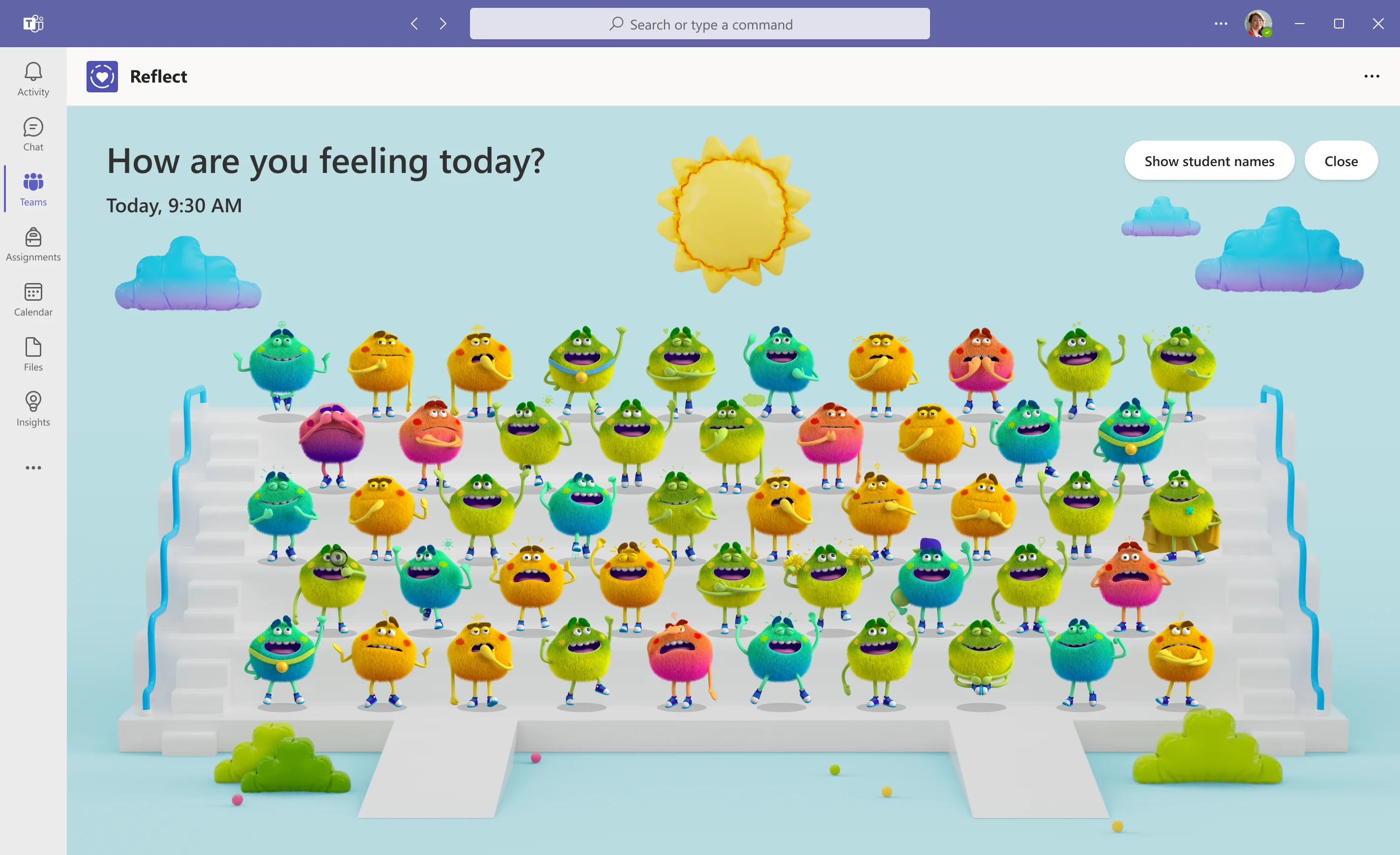
Task: Navigate forward using the right chevron
Action: click(442, 24)
